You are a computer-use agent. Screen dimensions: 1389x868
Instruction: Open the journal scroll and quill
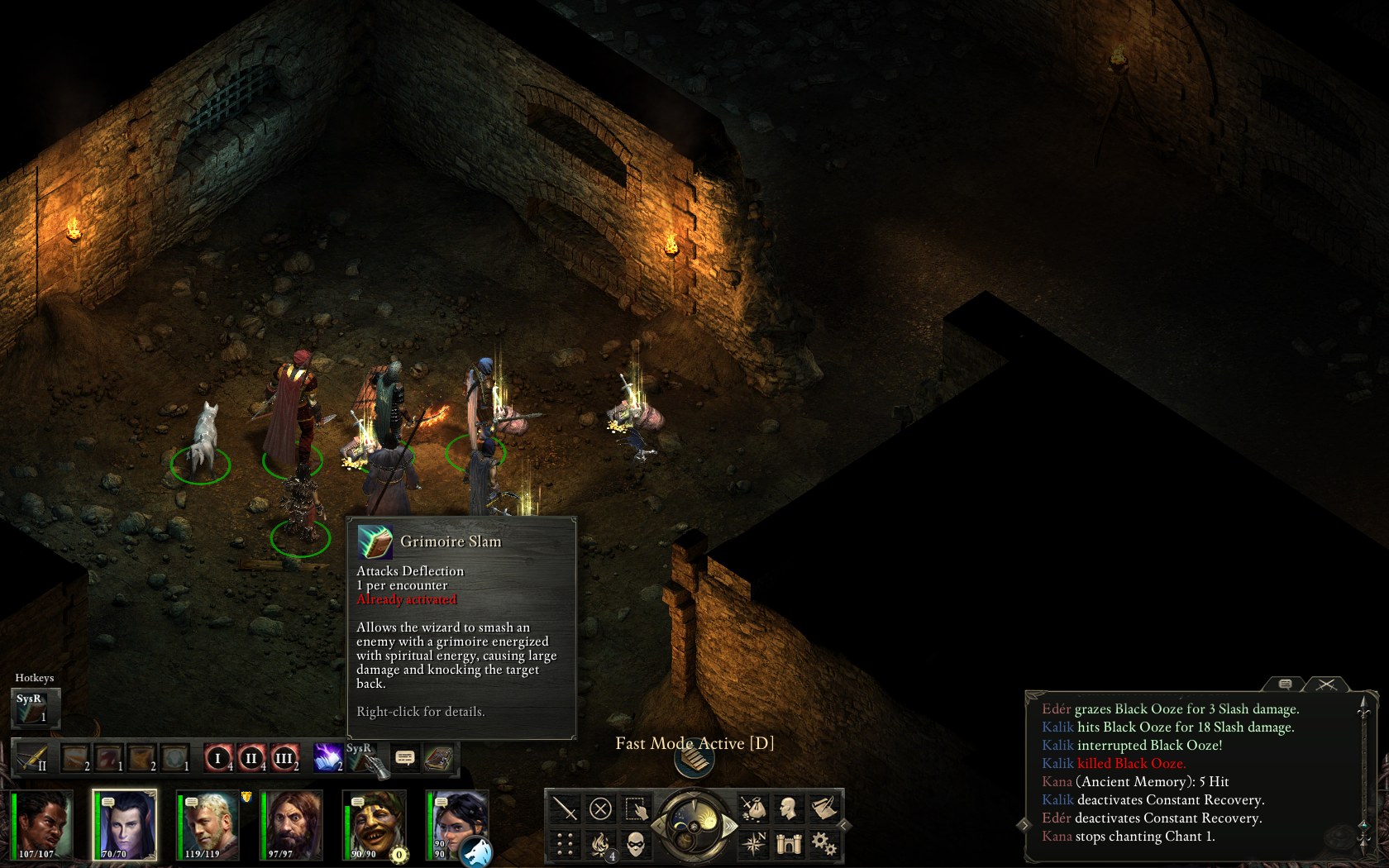pyautogui.click(x=823, y=808)
